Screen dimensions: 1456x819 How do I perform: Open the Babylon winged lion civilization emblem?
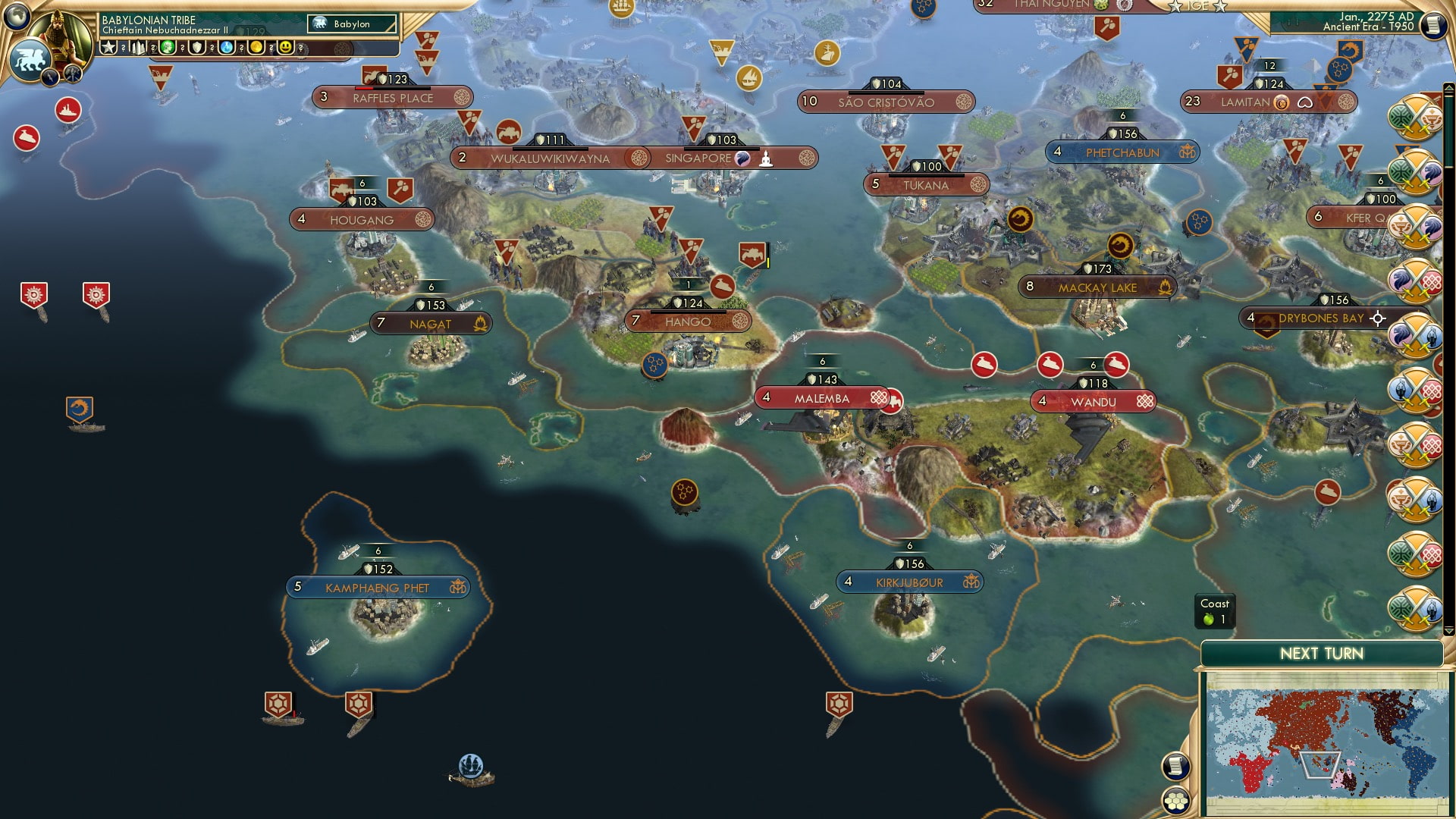click(x=30, y=58)
